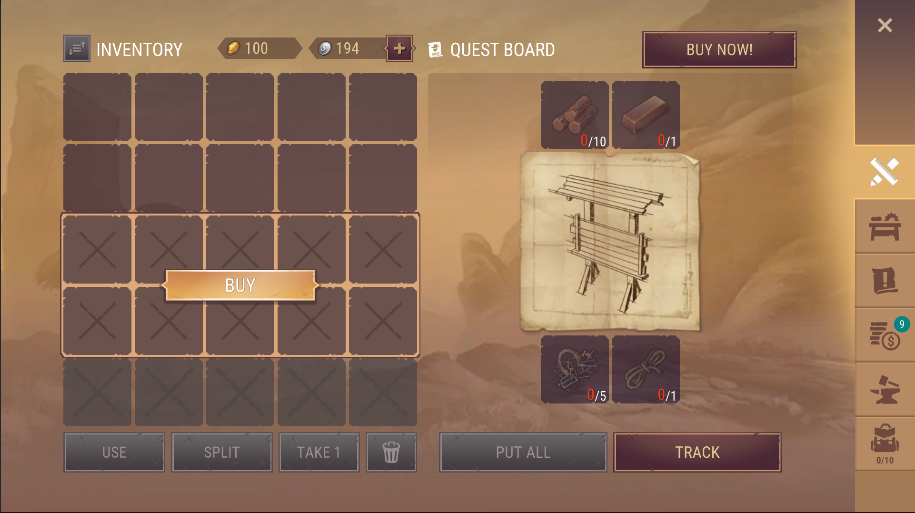The image size is (915, 513).
Task: Open the coins stack tab with notification
Action: pyautogui.click(x=884, y=334)
